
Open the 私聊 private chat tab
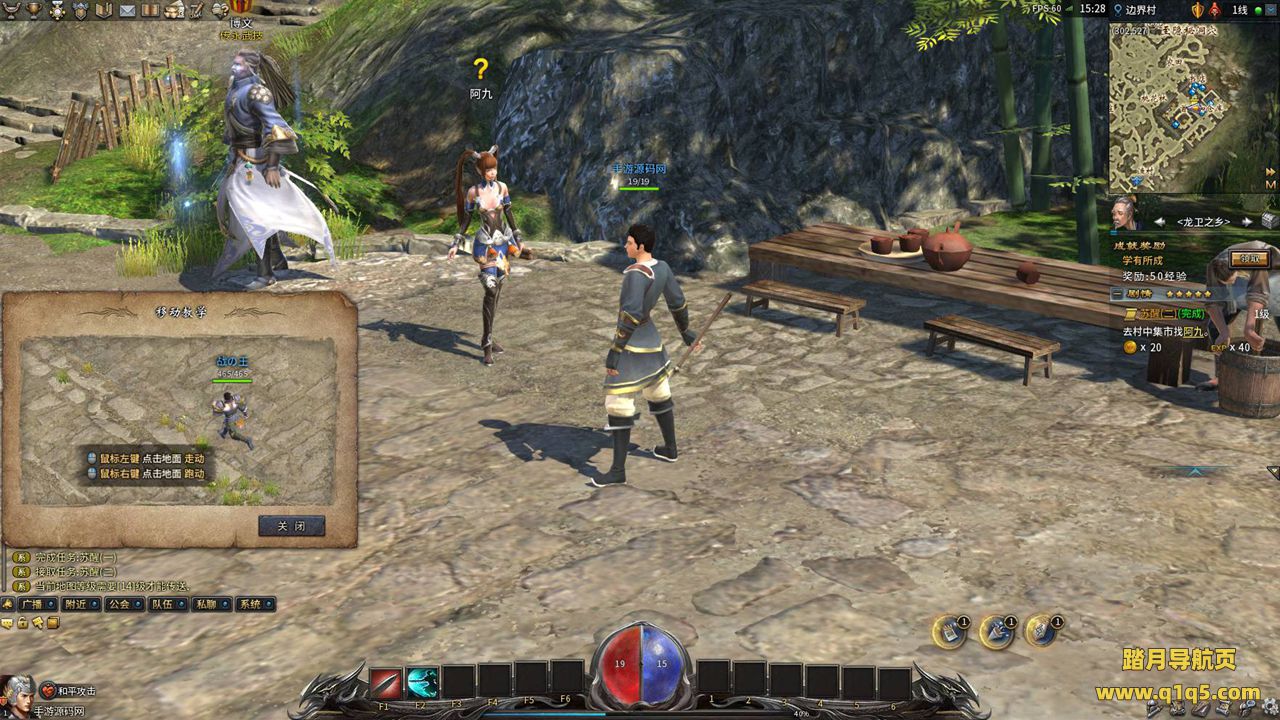[207, 604]
